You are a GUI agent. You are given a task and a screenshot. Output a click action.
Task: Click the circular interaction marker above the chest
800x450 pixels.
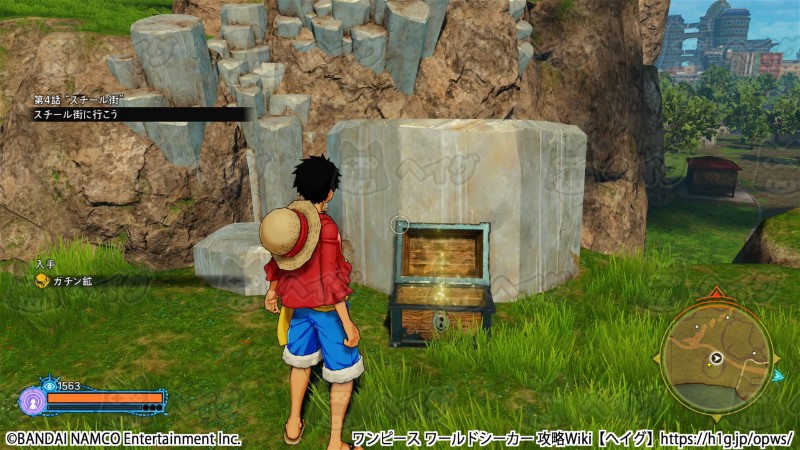[x=400, y=226]
